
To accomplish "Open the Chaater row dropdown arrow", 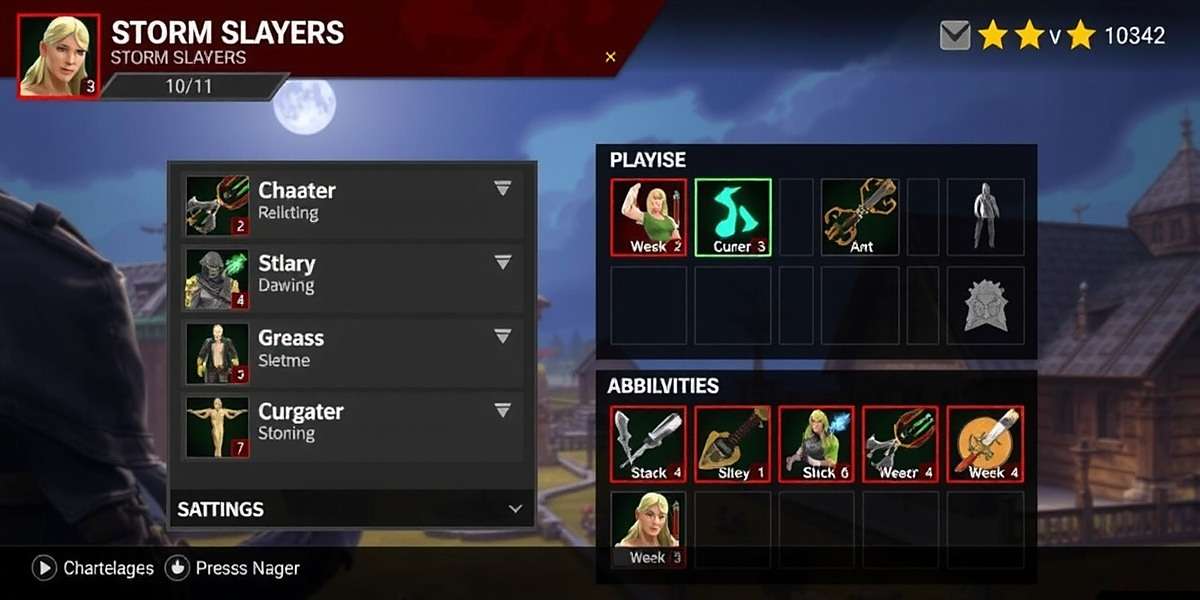I will pos(503,189).
